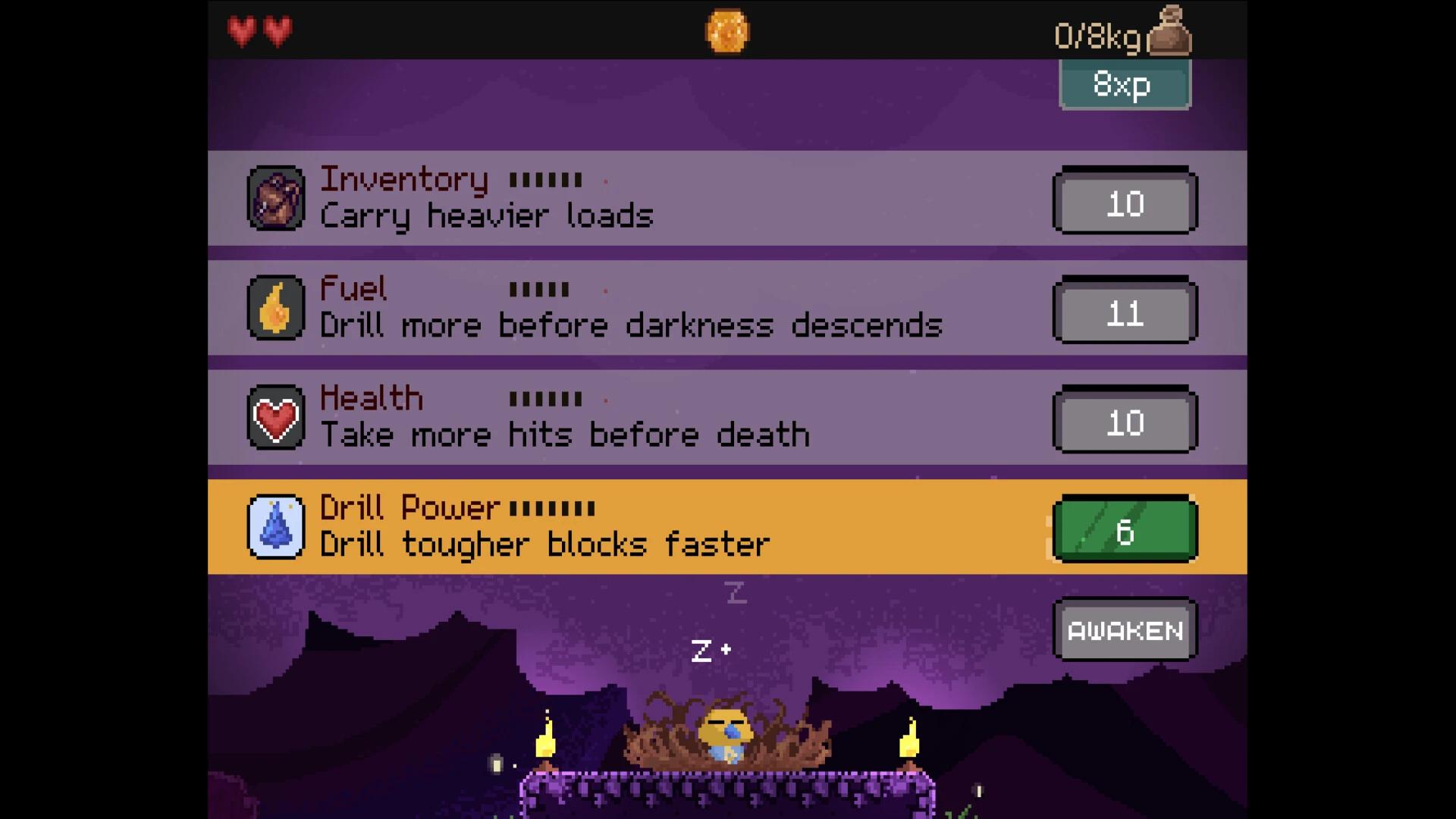Toggle selection of the Drill Power row
1456x819 pixels.
[682, 525]
